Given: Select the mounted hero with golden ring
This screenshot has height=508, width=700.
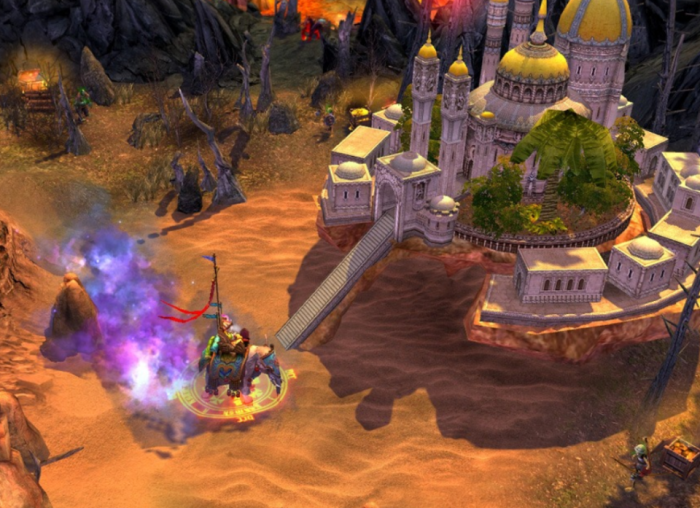Looking at the screenshot, I should point(233,367).
